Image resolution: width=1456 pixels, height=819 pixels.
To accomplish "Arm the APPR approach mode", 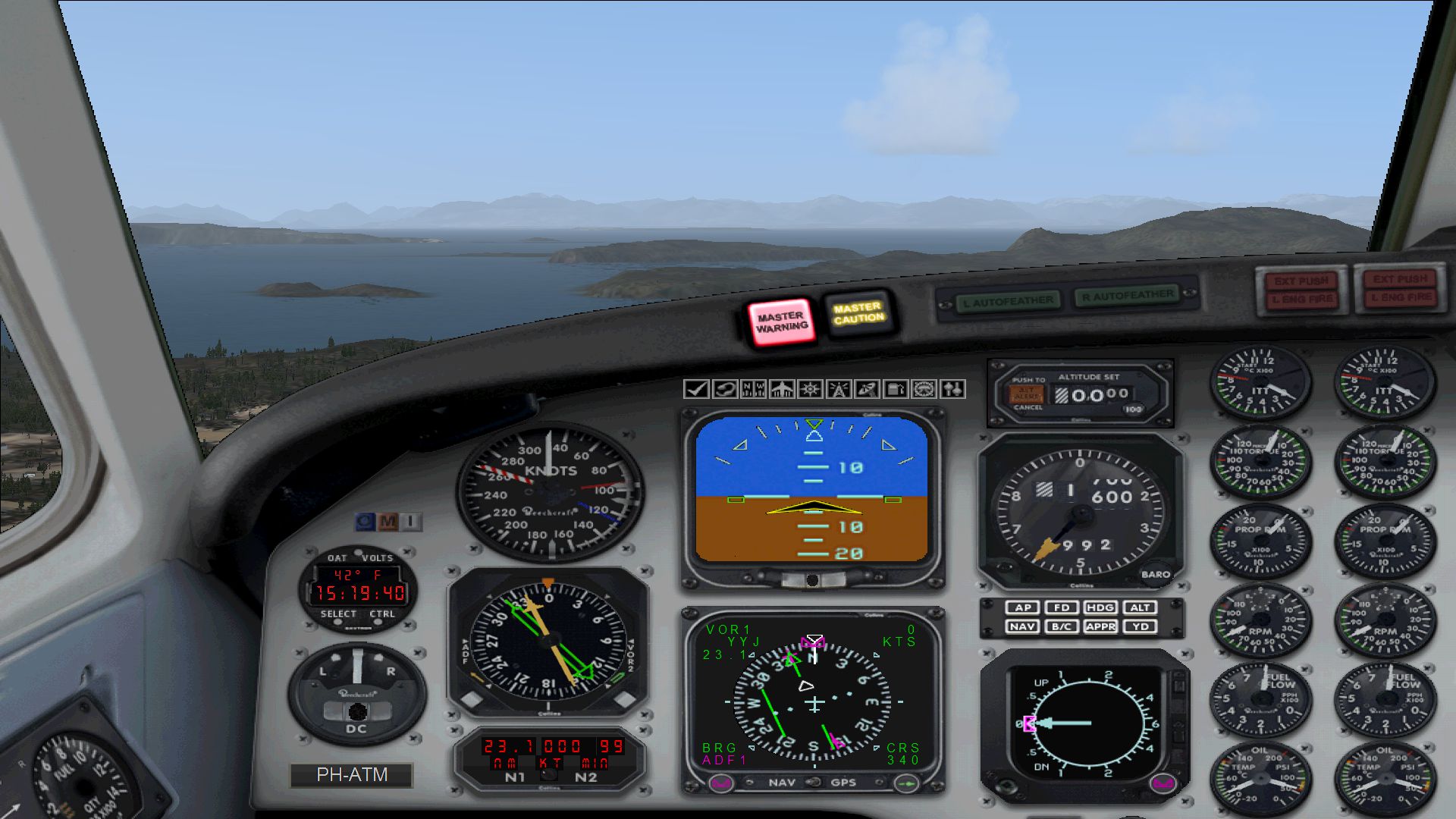I will pos(1100,626).
